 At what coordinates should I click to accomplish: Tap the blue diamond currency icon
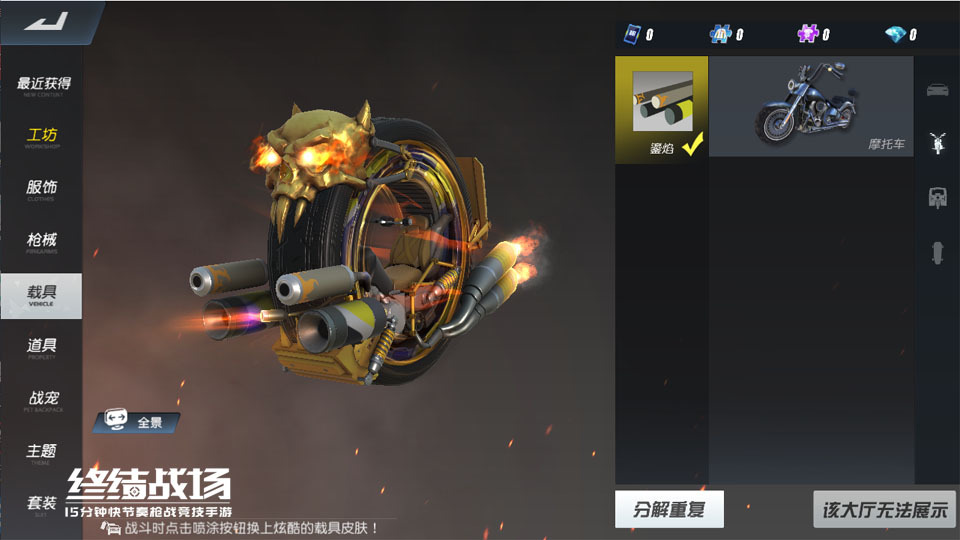click(895, 35)
